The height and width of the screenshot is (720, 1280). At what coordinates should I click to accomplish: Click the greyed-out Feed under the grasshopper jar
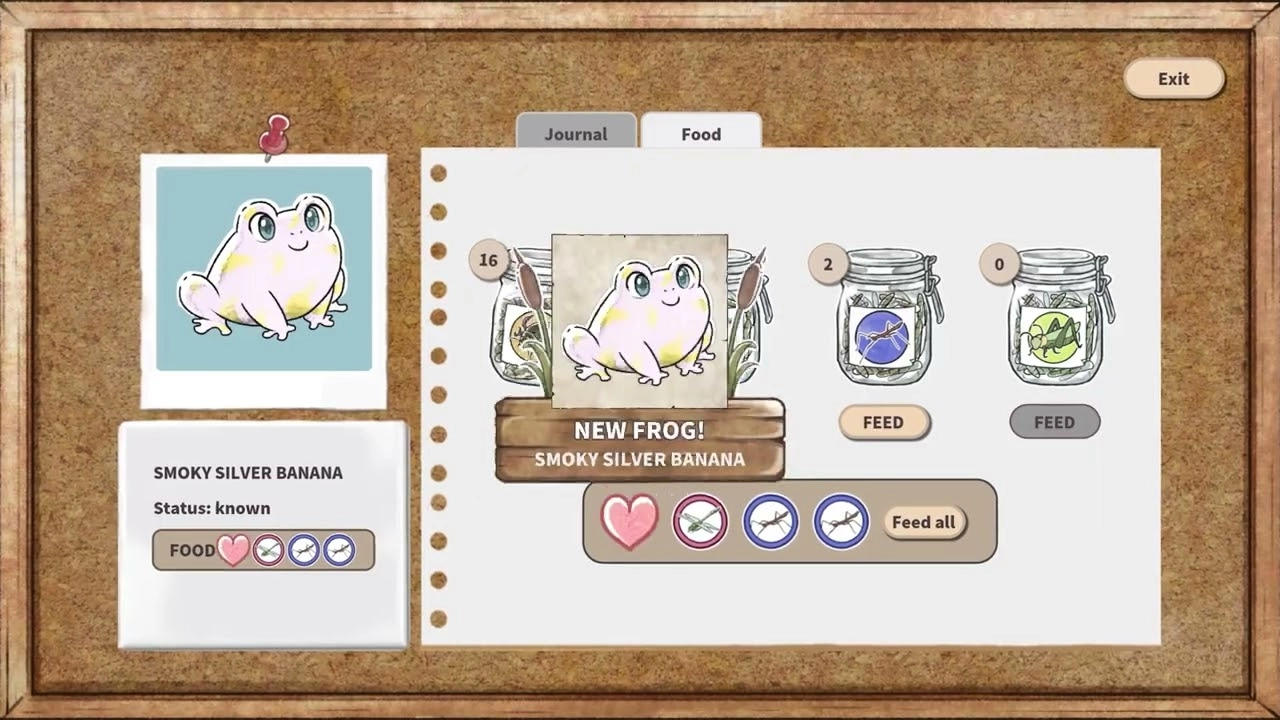pos(1054,422)
